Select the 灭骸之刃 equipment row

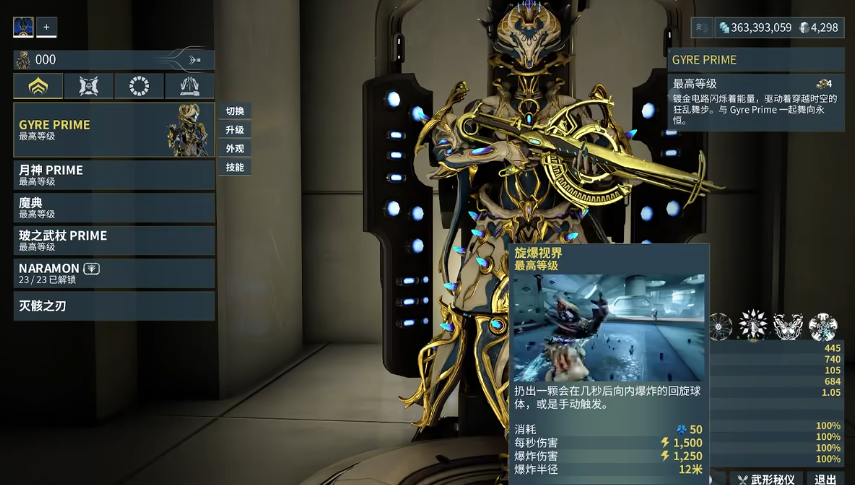[114, 305]
